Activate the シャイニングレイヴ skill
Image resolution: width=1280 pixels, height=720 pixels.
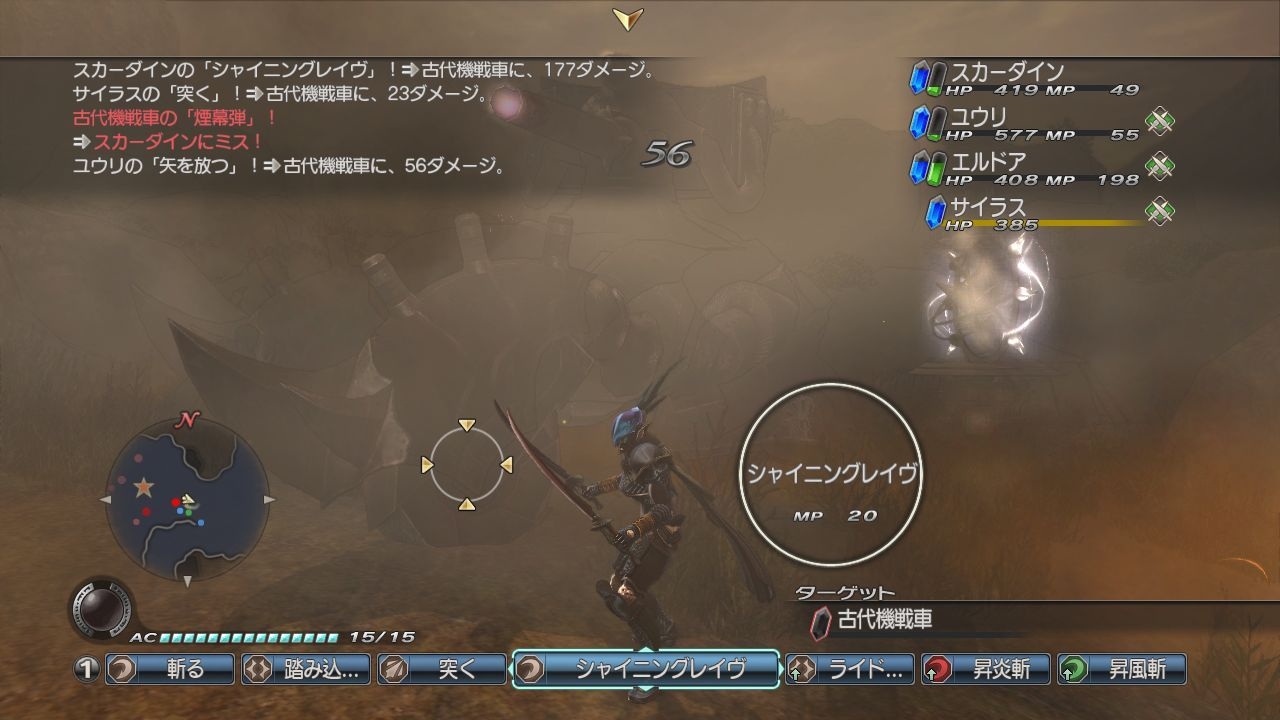coord(646,669)
